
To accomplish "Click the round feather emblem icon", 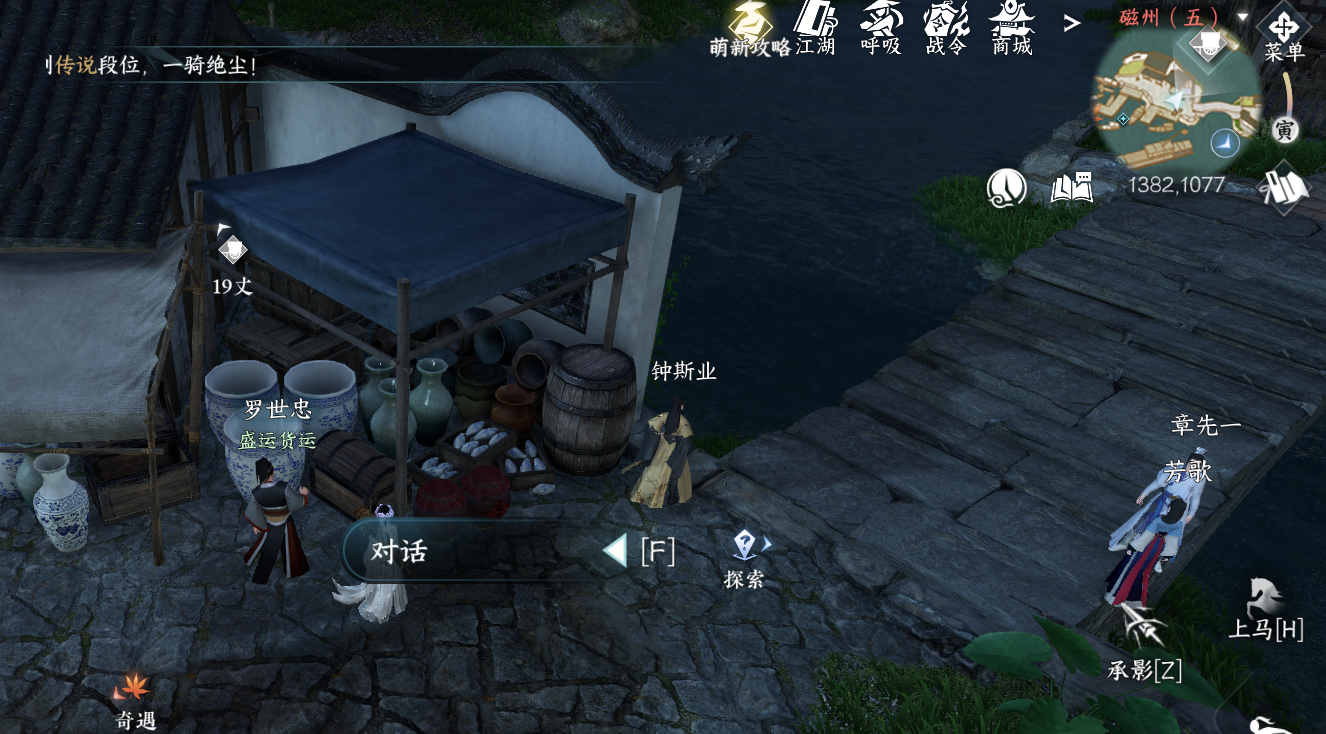I will 1007,187.
